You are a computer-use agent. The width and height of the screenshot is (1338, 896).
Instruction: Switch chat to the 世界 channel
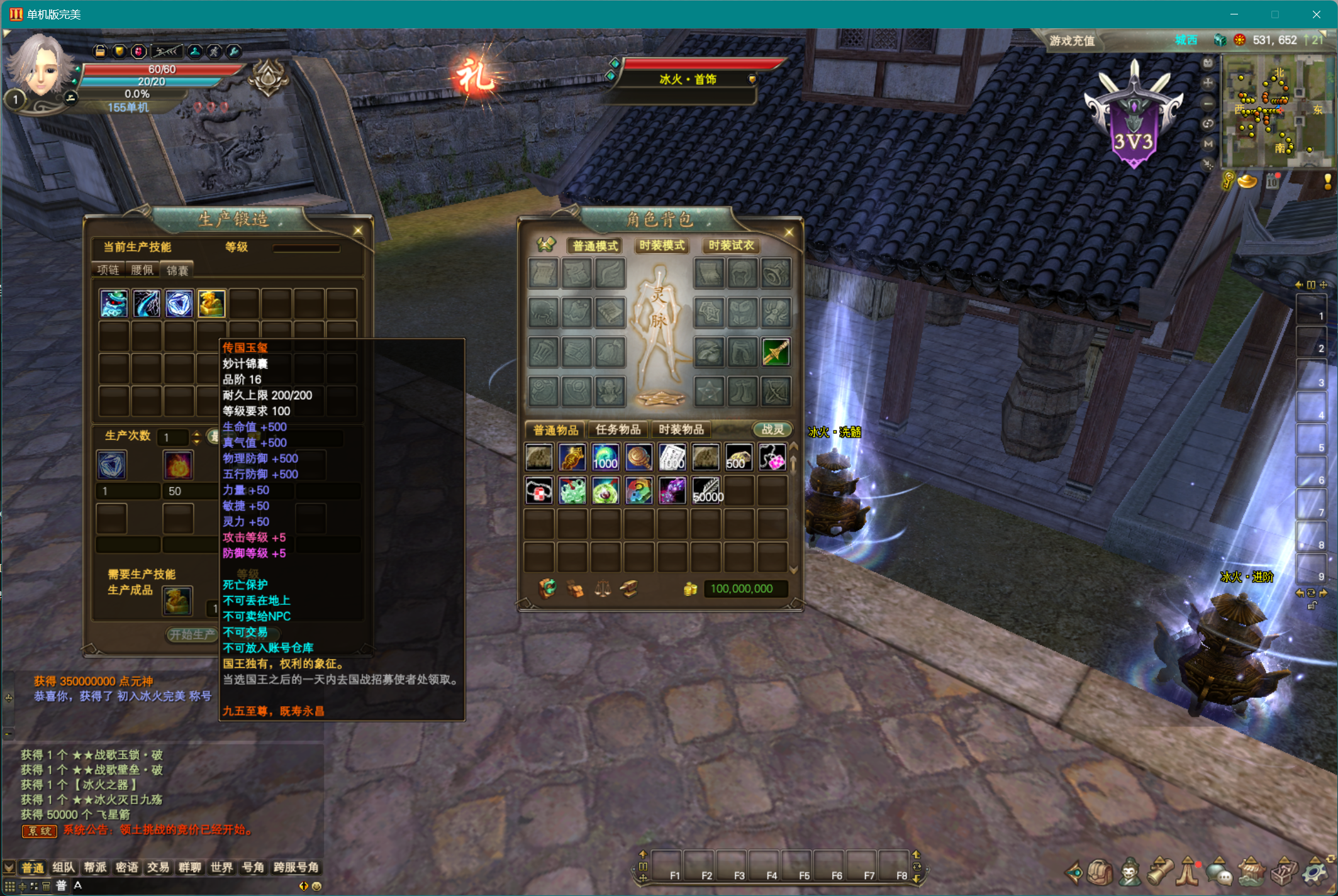click(221, 868)
